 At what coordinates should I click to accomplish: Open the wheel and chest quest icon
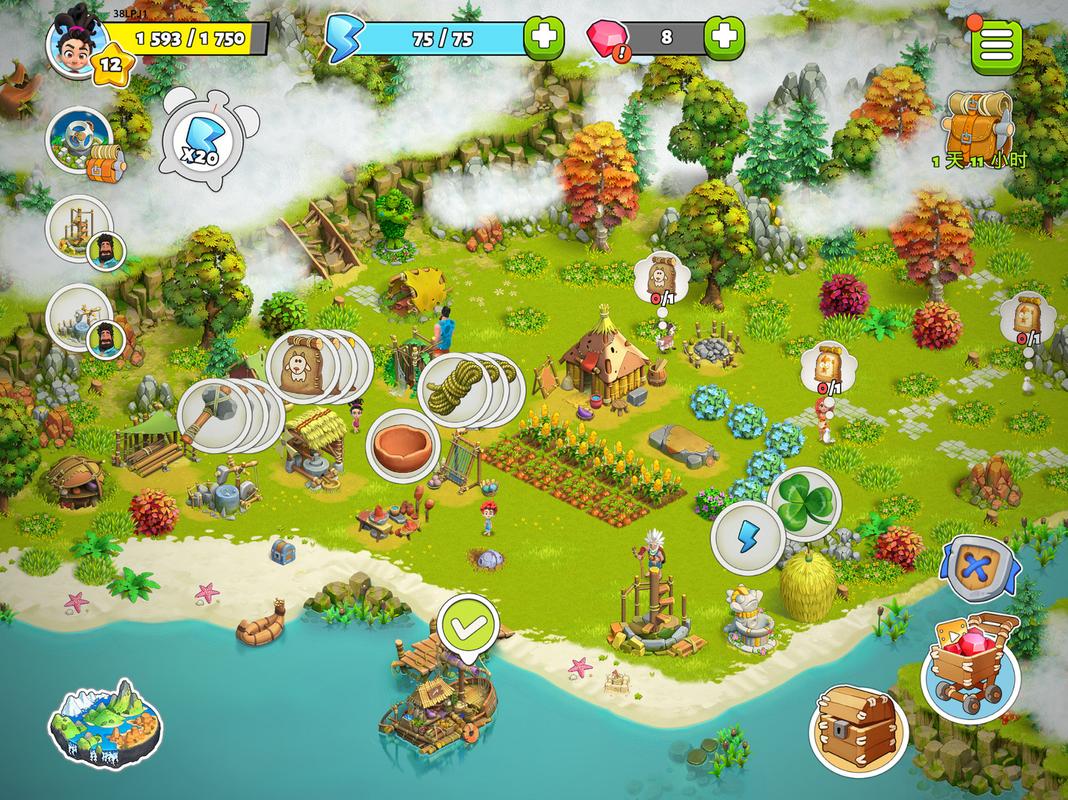tap(80, 142)
